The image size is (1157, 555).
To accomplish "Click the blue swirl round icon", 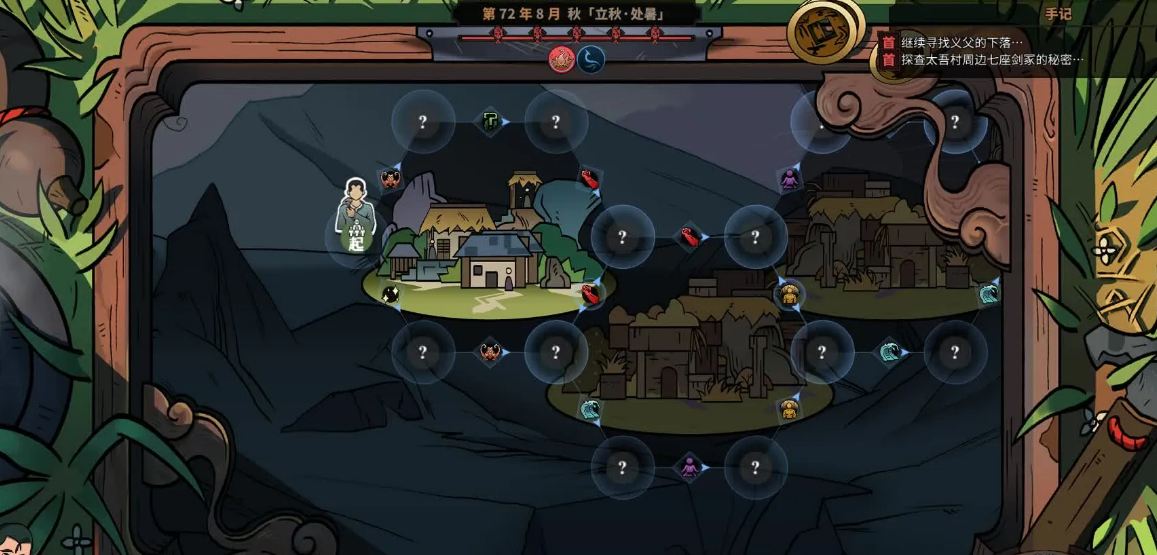I will (x=591, y=60).
